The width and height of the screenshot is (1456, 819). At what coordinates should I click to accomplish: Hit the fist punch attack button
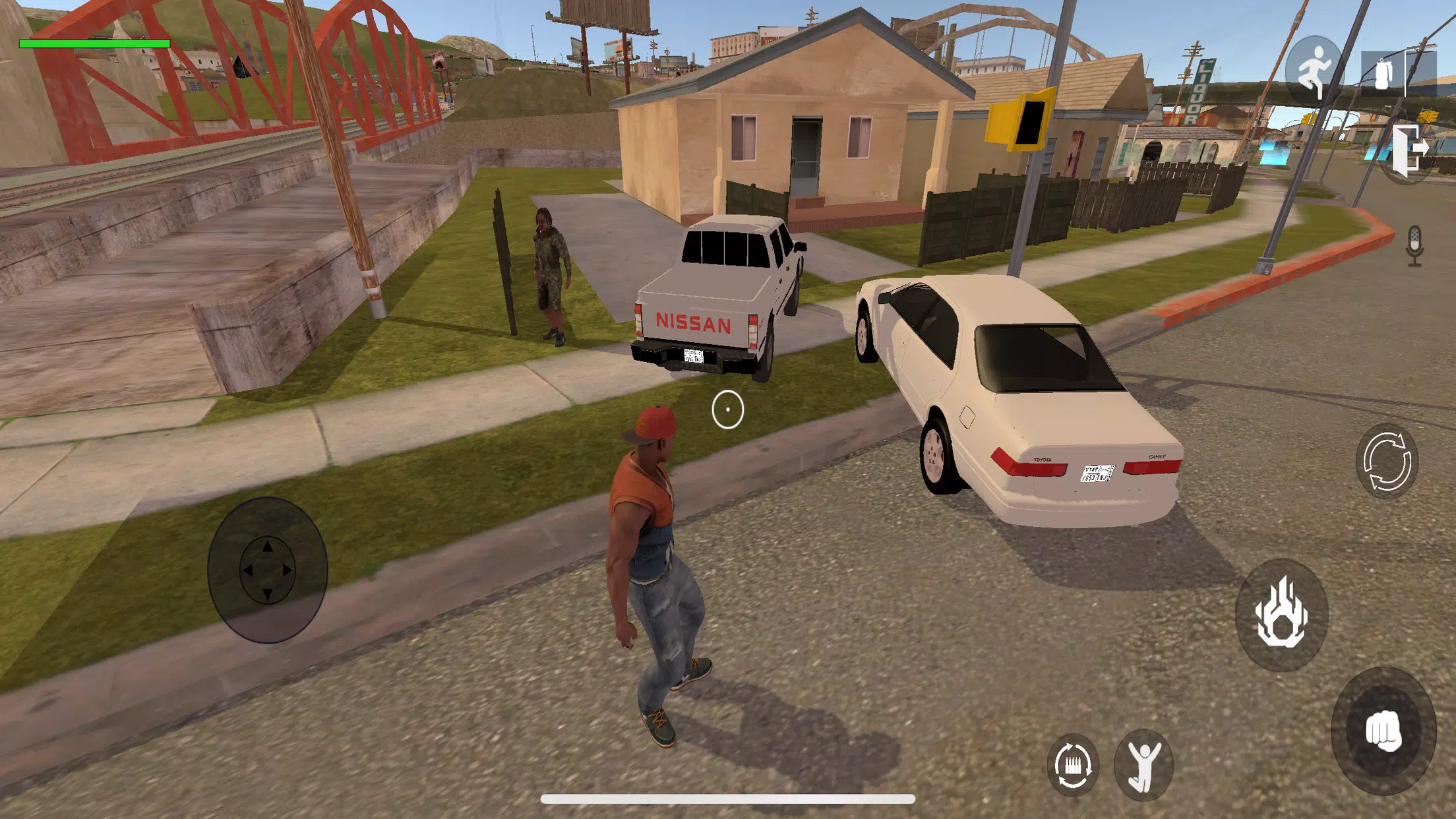pyautogui.click(x=1383, y=730)
